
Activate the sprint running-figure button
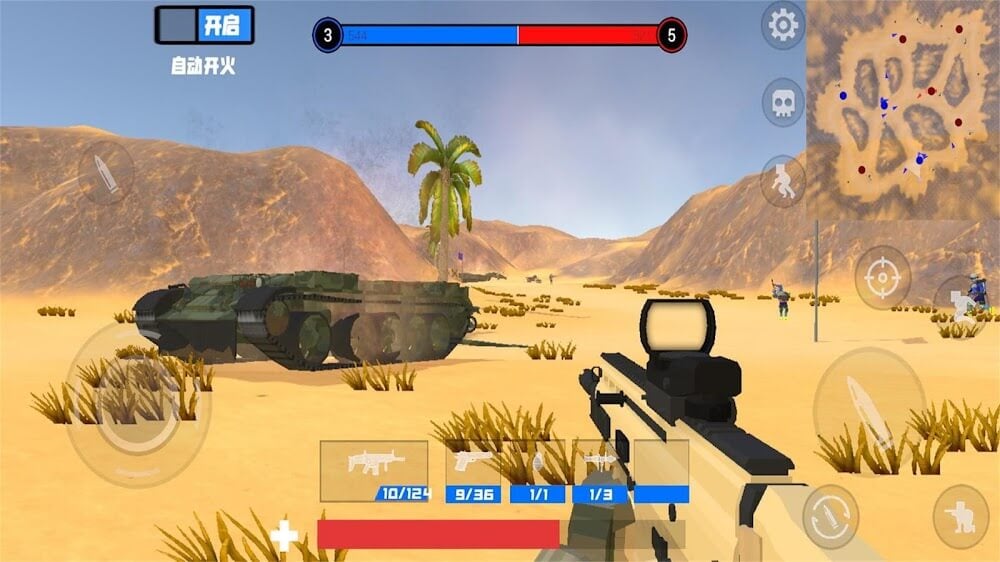pos(783,180)
